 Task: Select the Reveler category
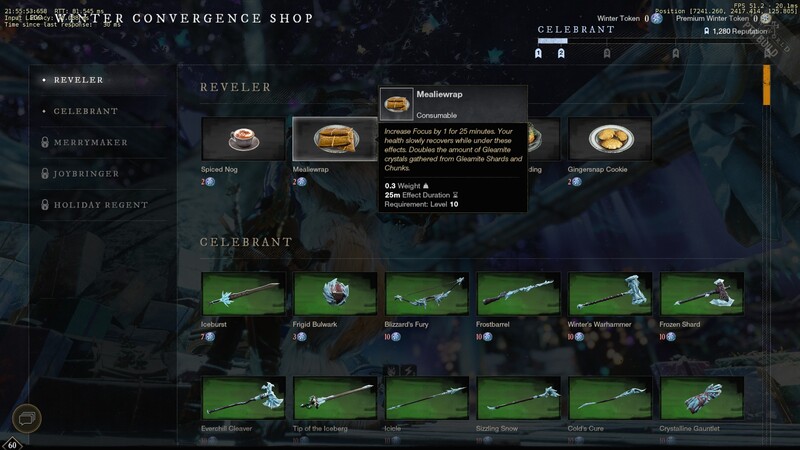tap(78, 80)
